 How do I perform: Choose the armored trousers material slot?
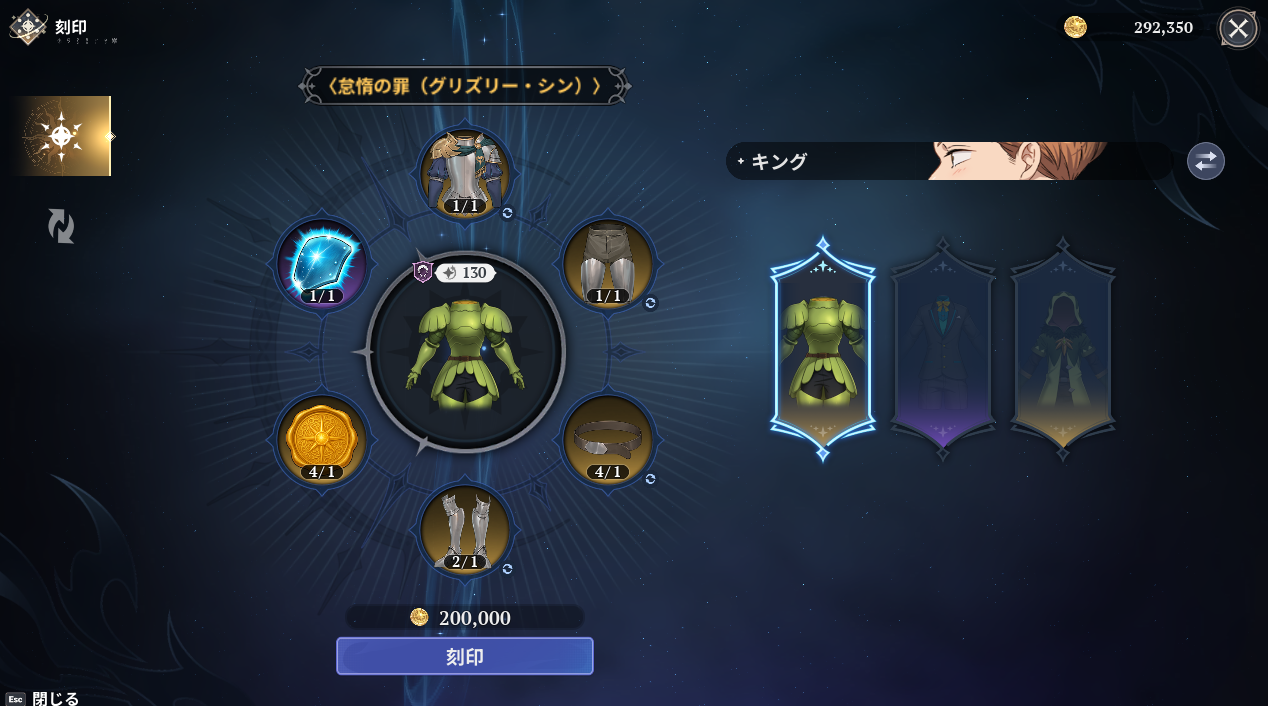coord(608,263)
